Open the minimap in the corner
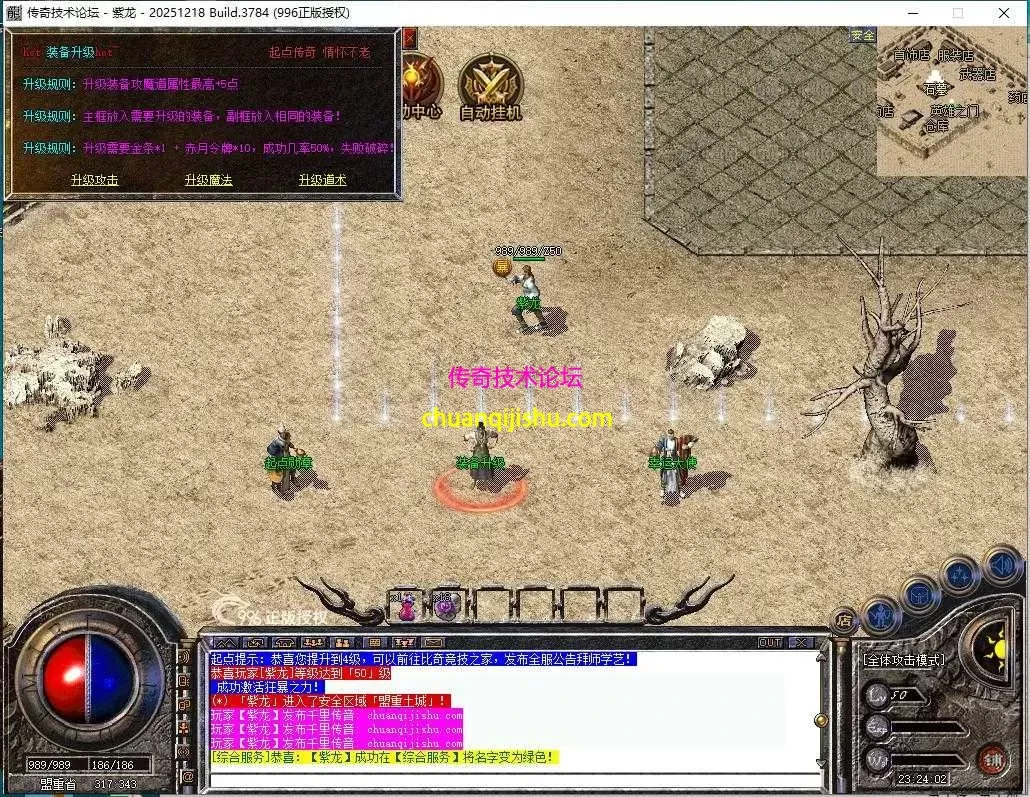The width and height of the screenshot is (1030, 797). click(x=952, y=100)
